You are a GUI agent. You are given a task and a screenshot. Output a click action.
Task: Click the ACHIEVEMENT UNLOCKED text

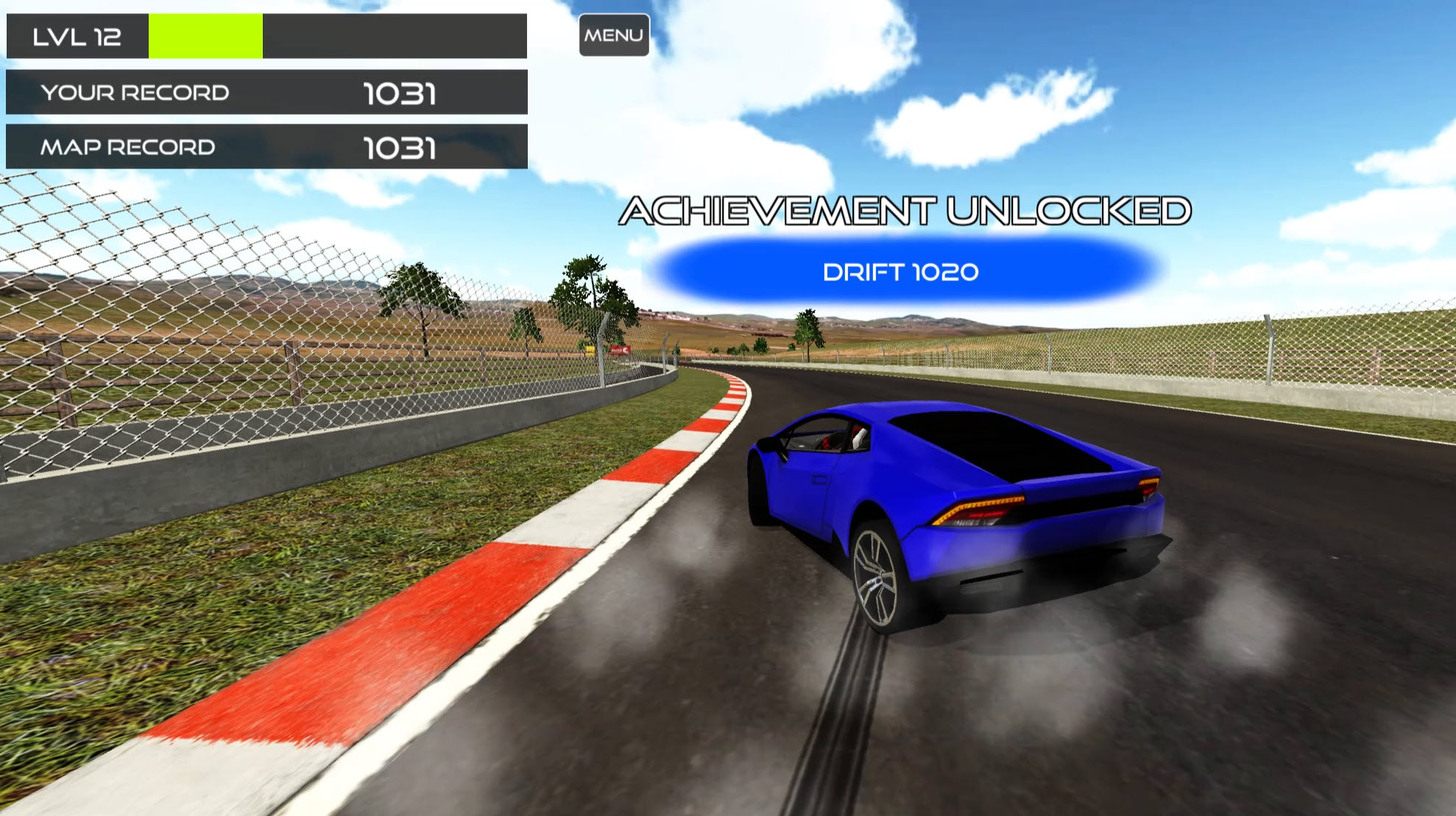point(905,211)
